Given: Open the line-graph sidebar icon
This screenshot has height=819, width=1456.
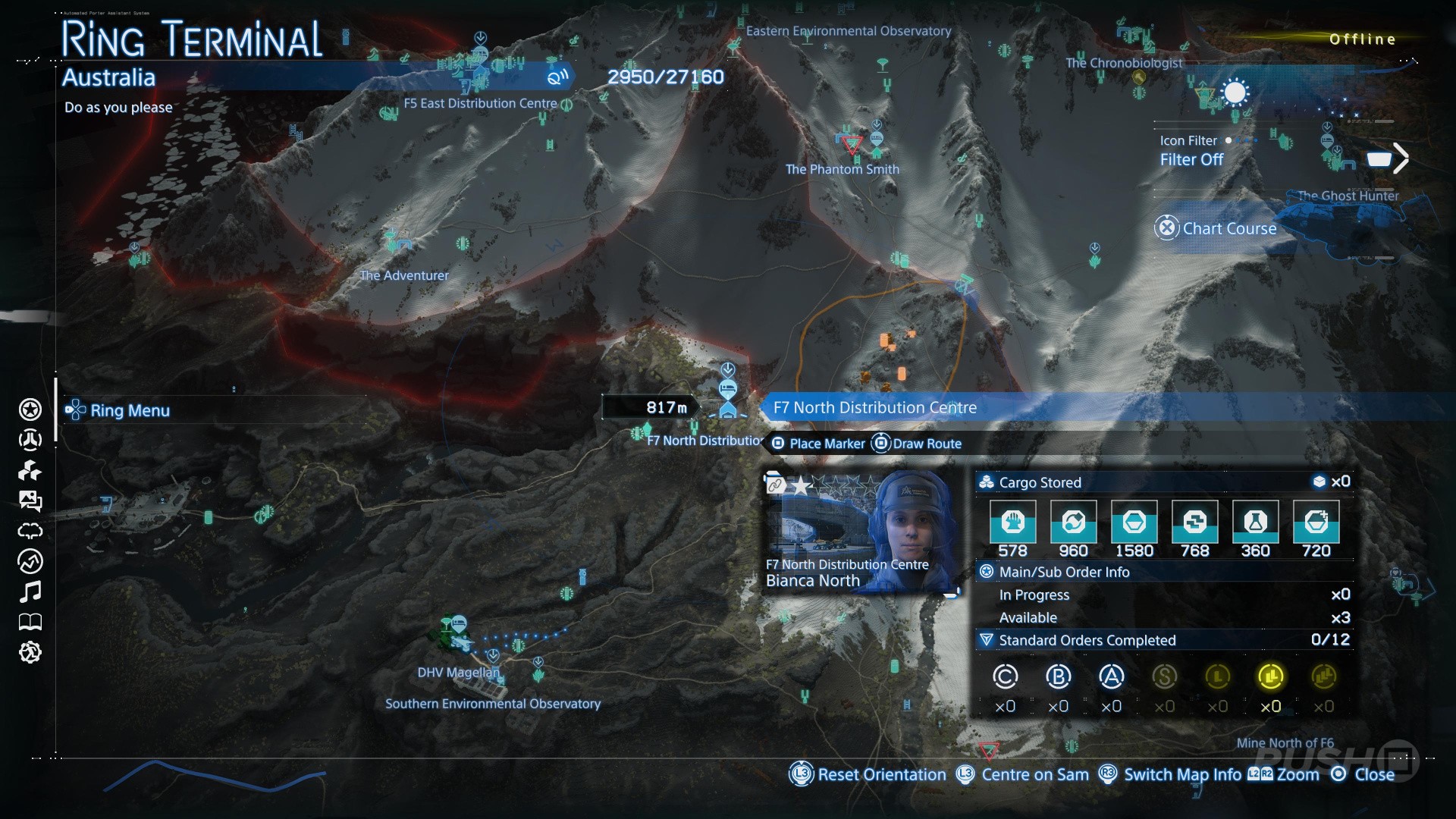Looking at the screenshot, I should pyautogui.click(x=30, y=561).
